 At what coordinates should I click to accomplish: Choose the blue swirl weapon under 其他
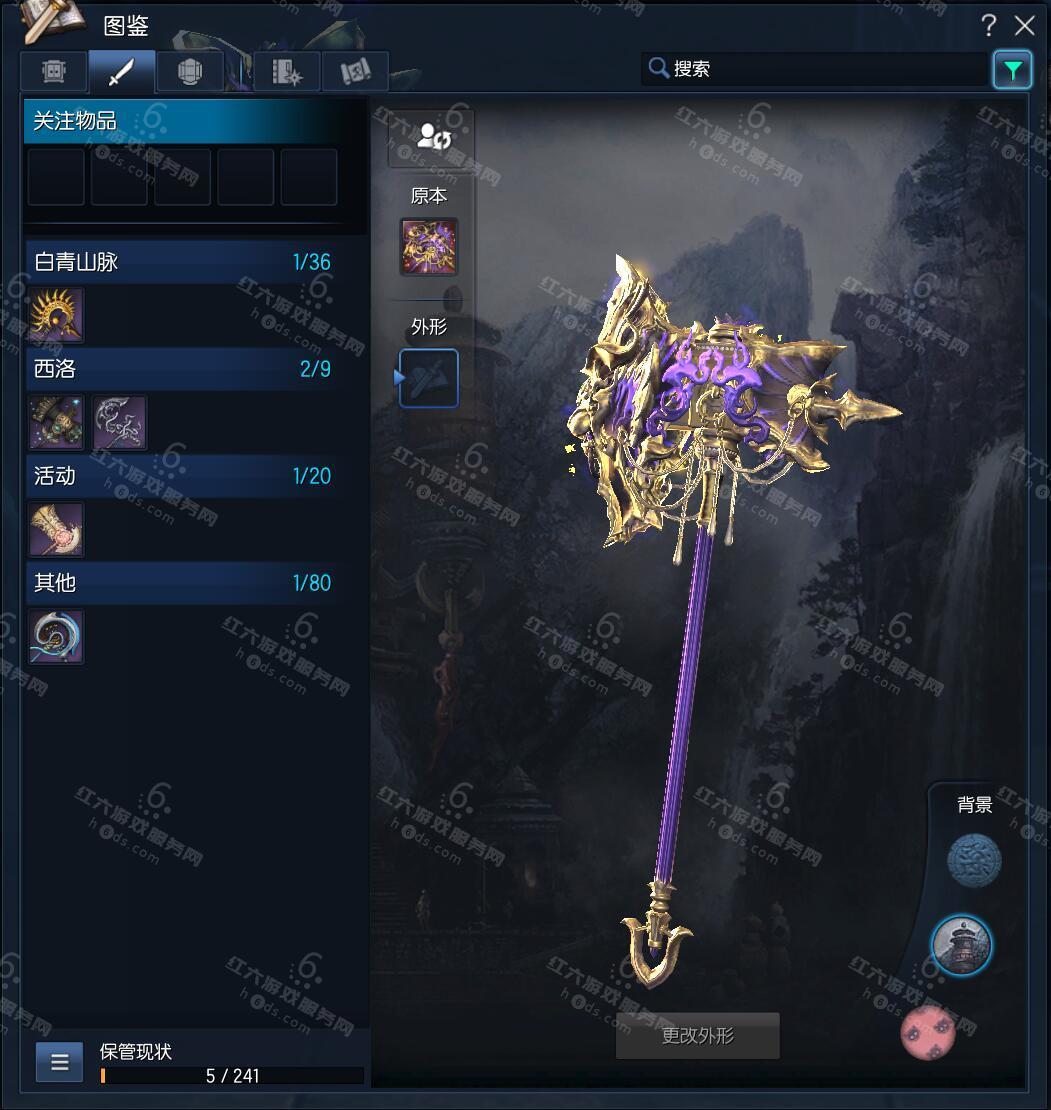click(x=57, y=637)
